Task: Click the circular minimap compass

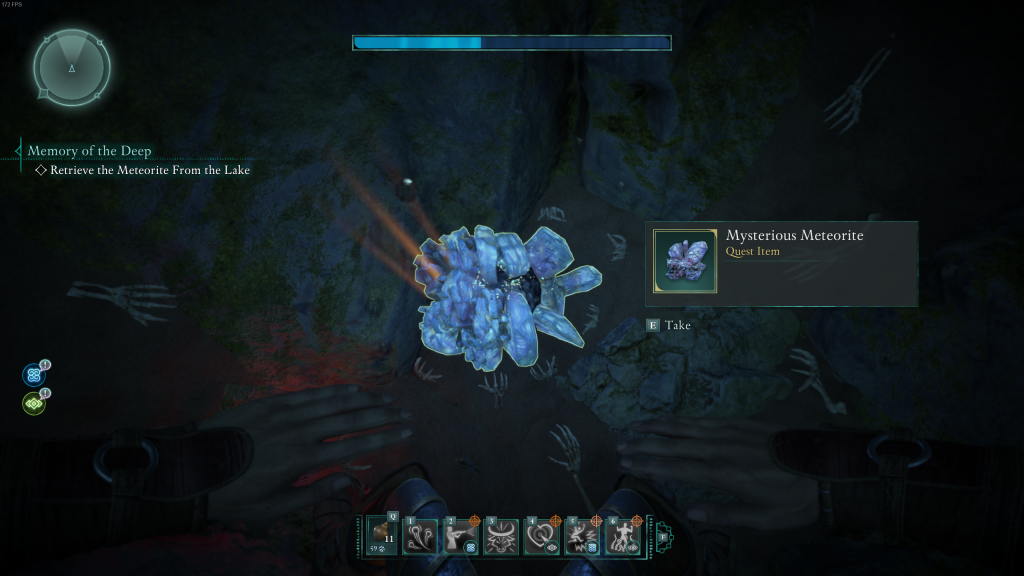Action: [71, 68]
